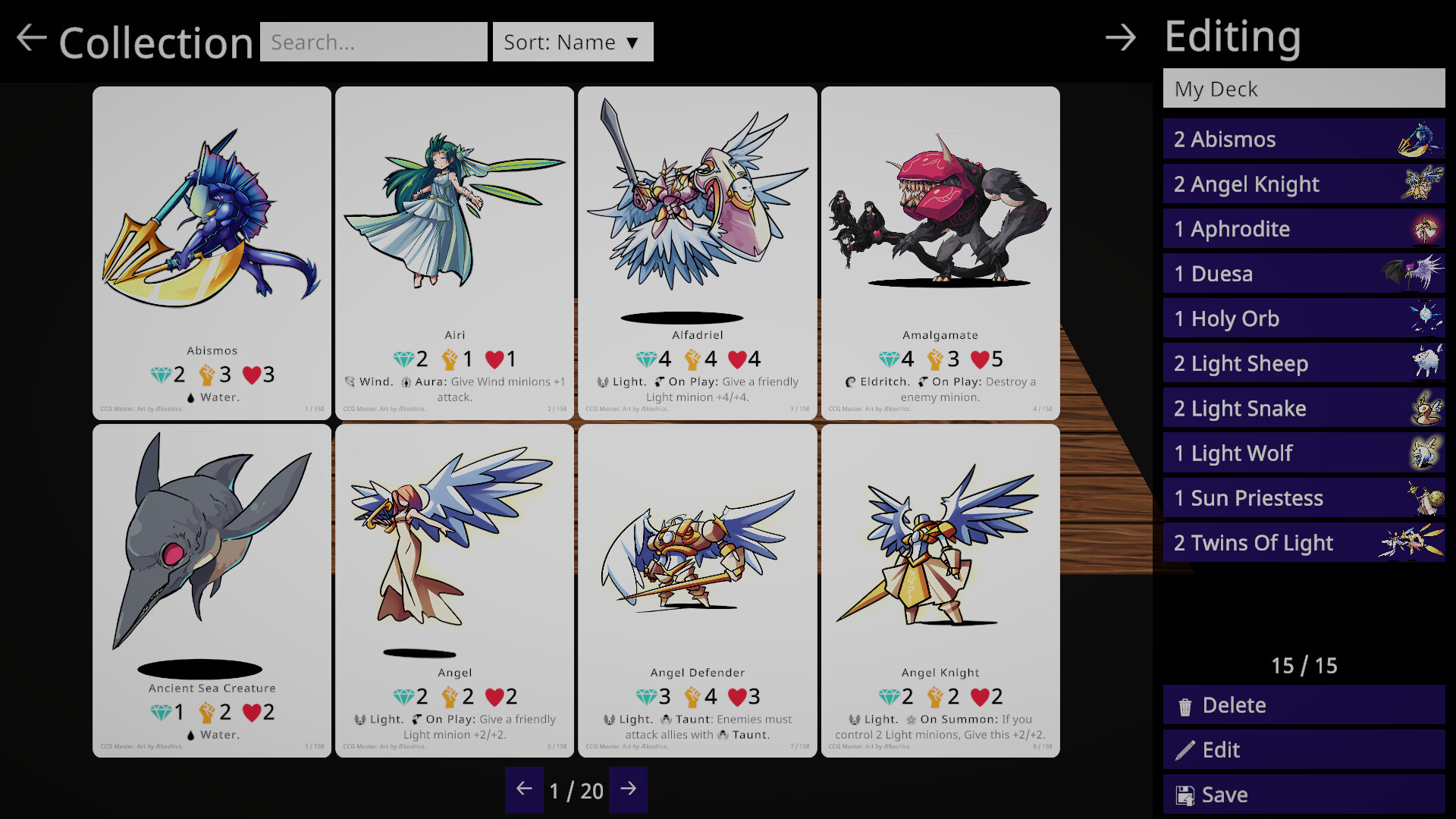Select the Airi card thumbnail
Viewport: 1456px width, 819px height.
[454, 250]
